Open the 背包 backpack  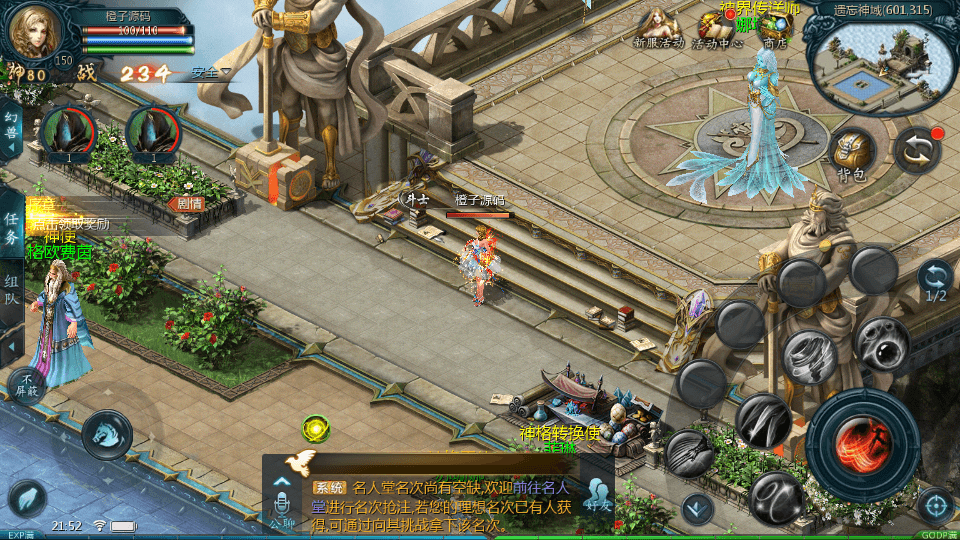click(853, 152)
